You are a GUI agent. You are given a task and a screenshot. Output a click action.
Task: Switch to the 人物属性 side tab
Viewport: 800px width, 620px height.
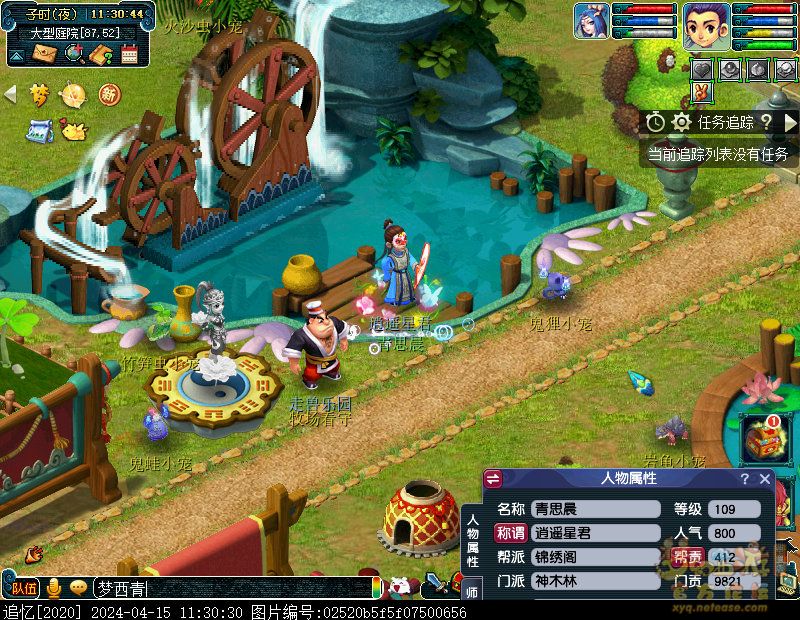pos(473,541)
